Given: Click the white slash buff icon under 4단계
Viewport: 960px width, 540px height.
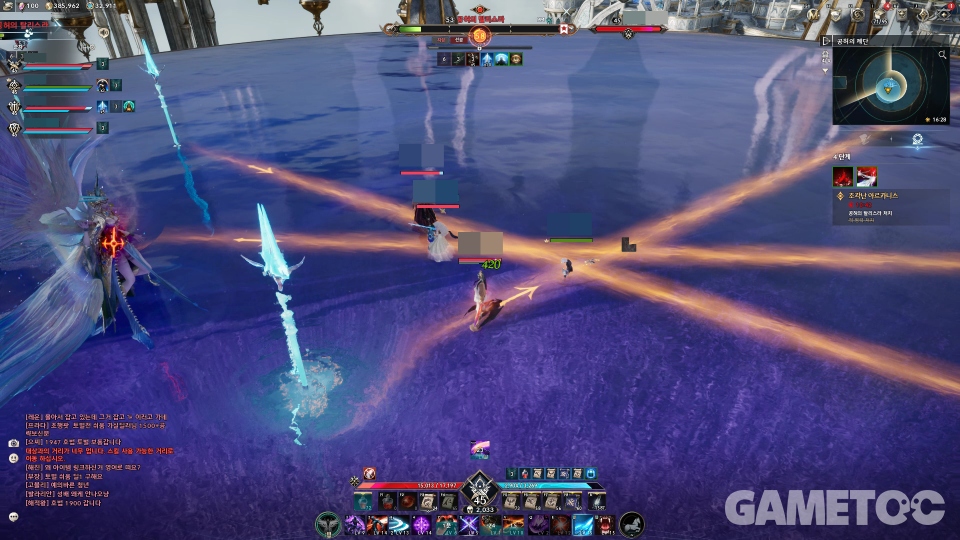Looking at the screenshot, I should tap(866, 177).
